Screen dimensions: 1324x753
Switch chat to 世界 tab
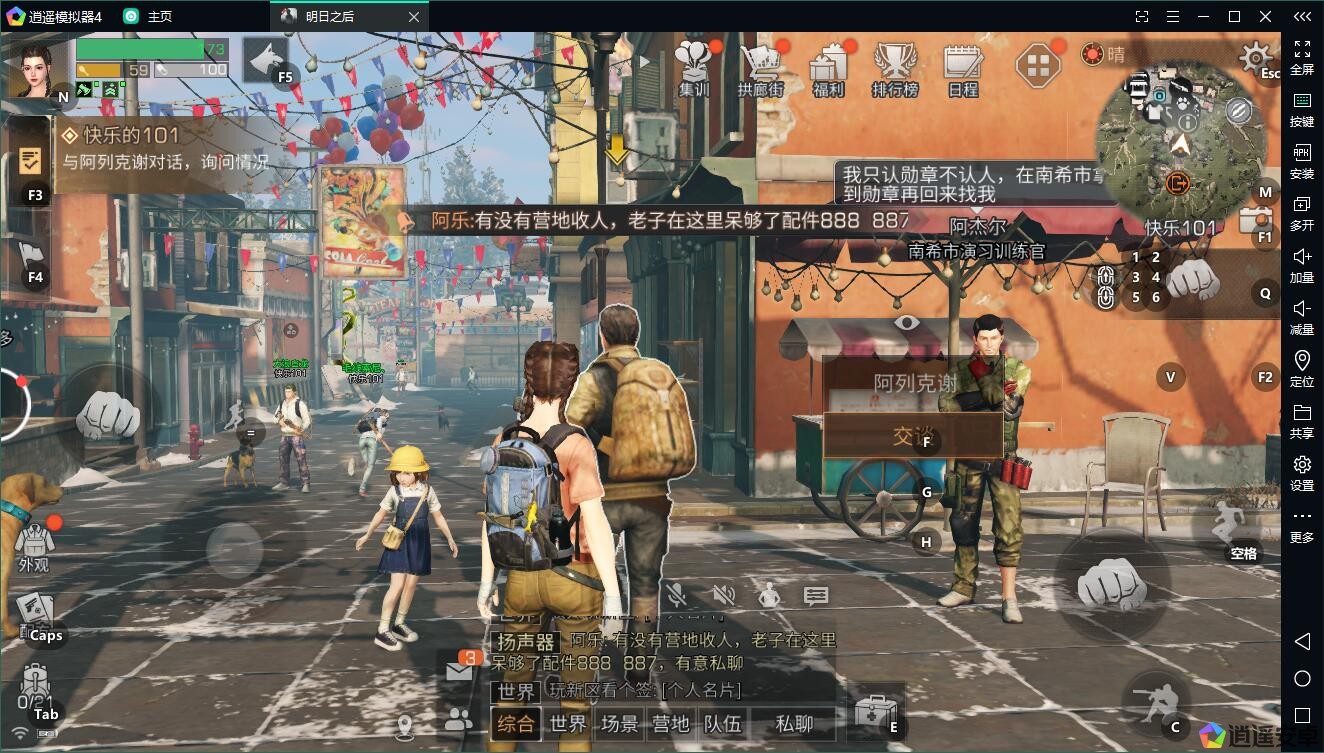pos(568,723)
